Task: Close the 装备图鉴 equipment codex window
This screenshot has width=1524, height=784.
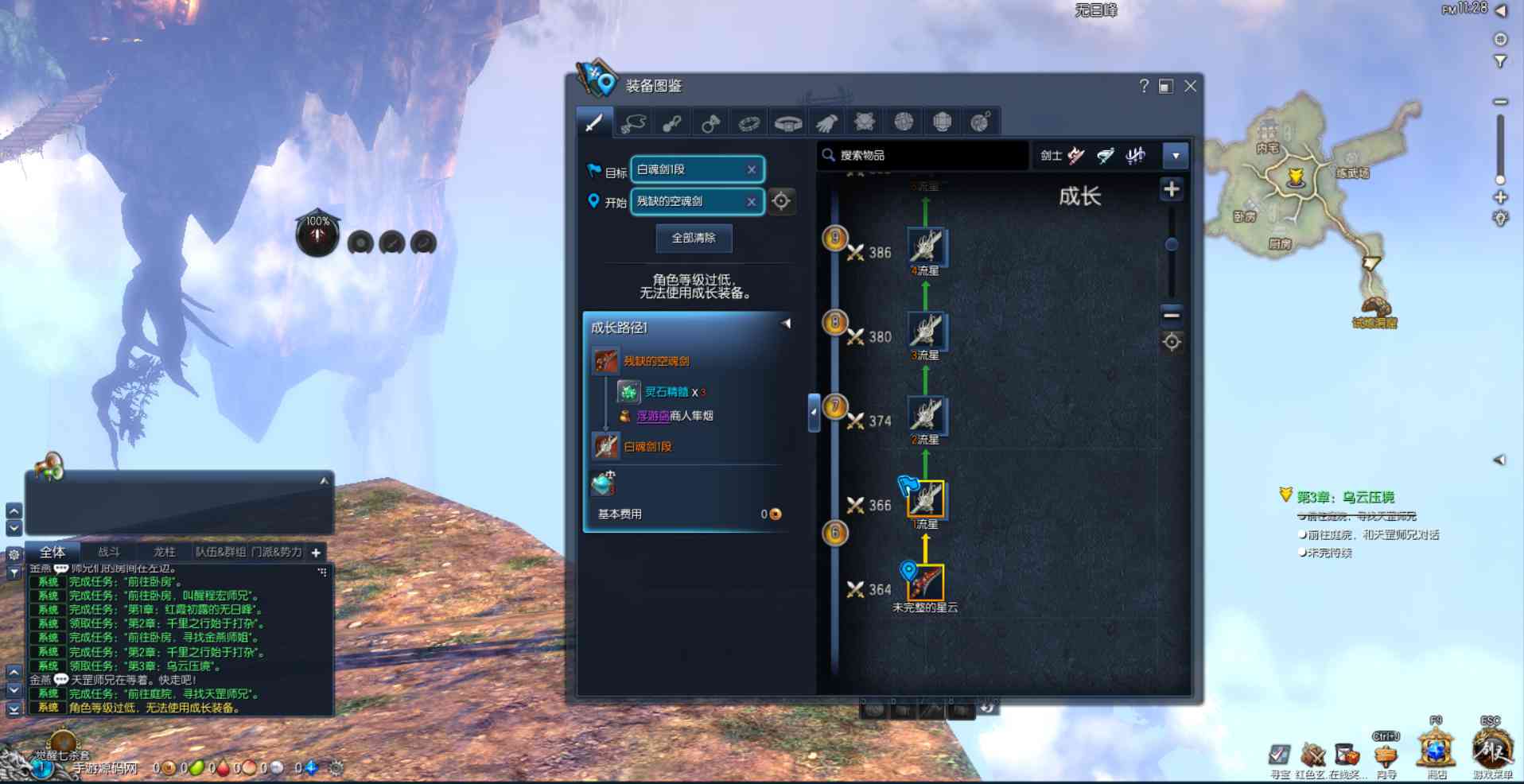Action: click(1190, 86)
